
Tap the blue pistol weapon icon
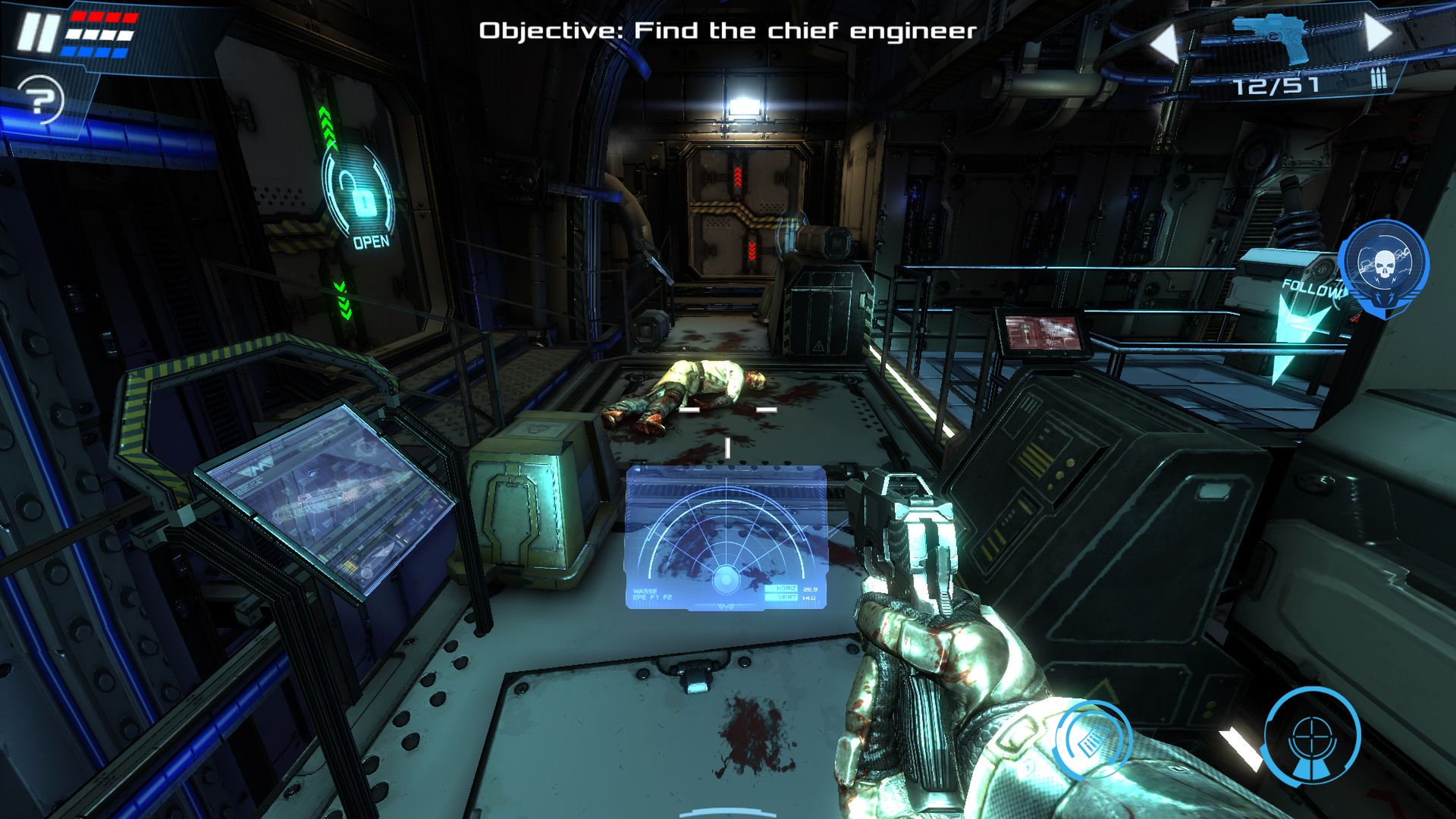point(1271,36)
